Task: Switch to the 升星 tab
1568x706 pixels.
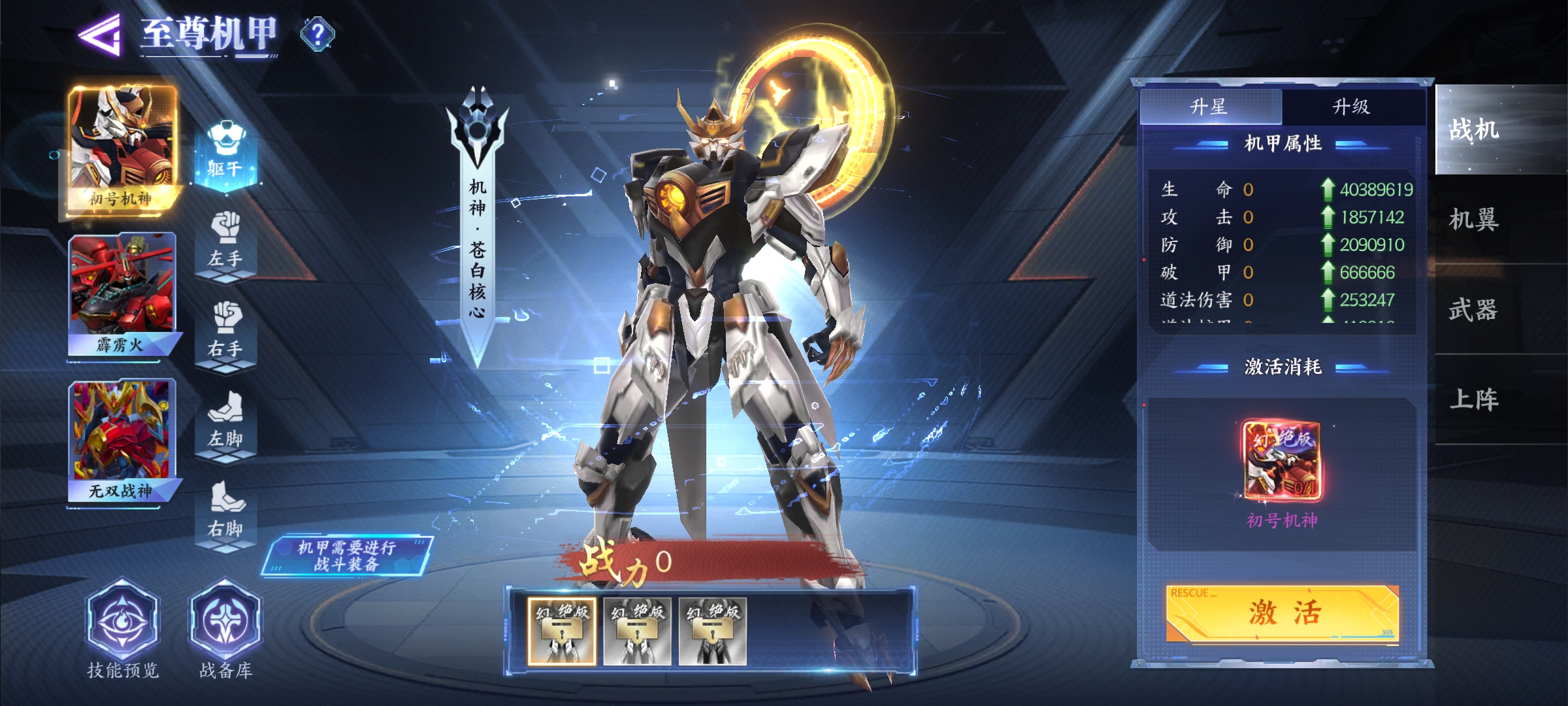Action: coord(1210,107)
